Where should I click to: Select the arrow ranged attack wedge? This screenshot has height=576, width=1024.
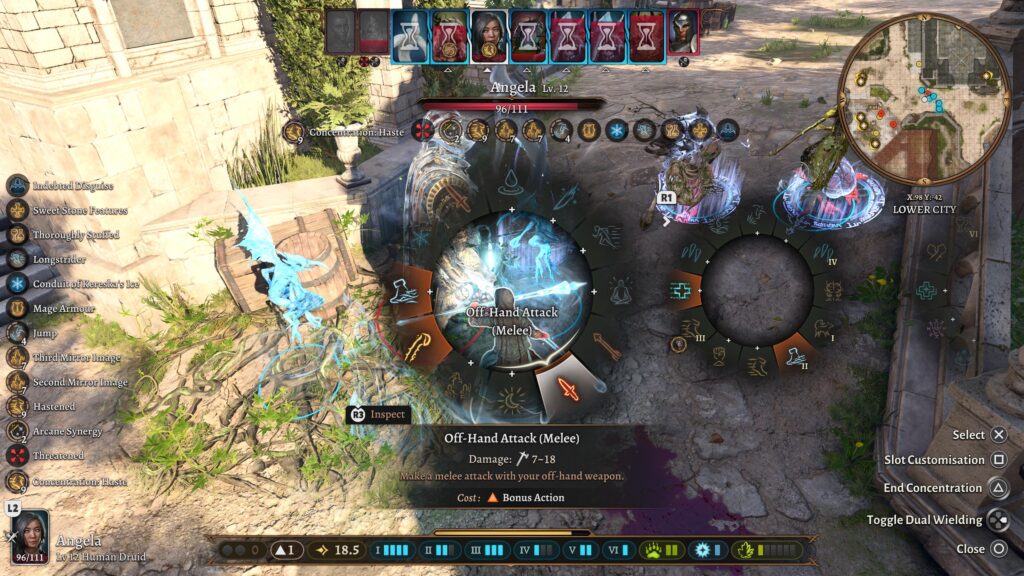607,346
